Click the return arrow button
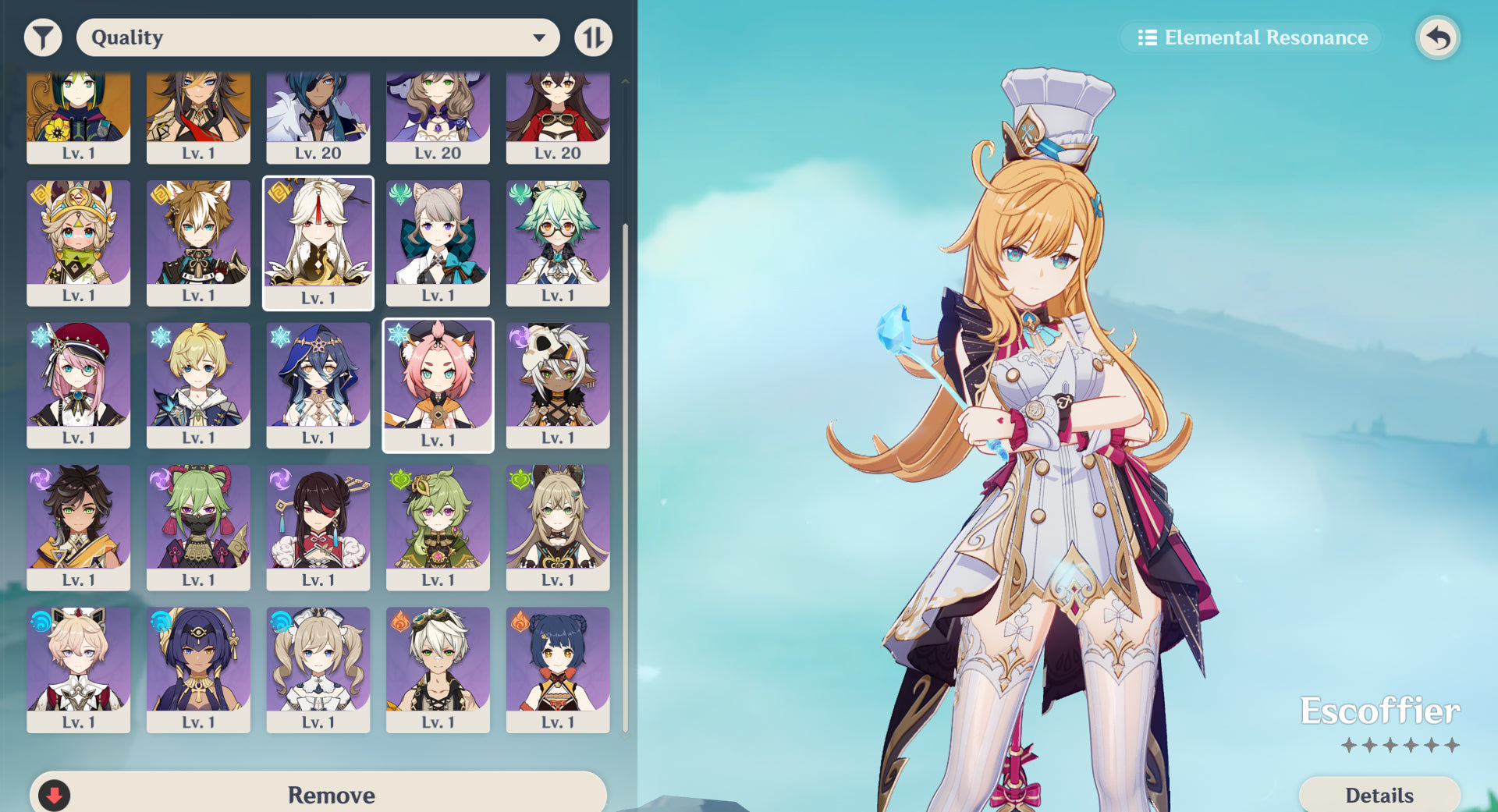This screenshot has width=1498, height=812. [1437, 37]
